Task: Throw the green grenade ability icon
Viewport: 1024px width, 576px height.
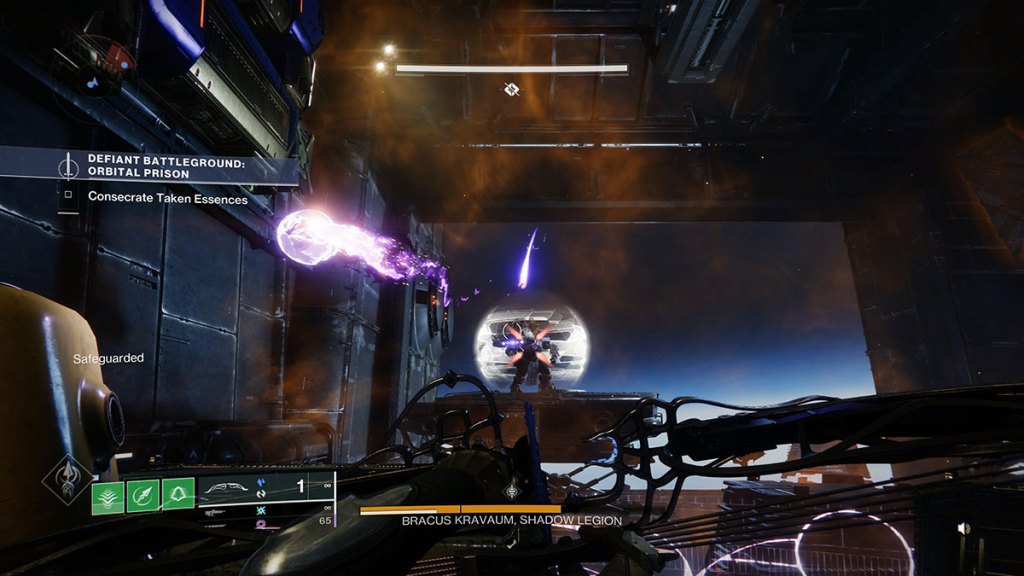Action: click(178, 494)
